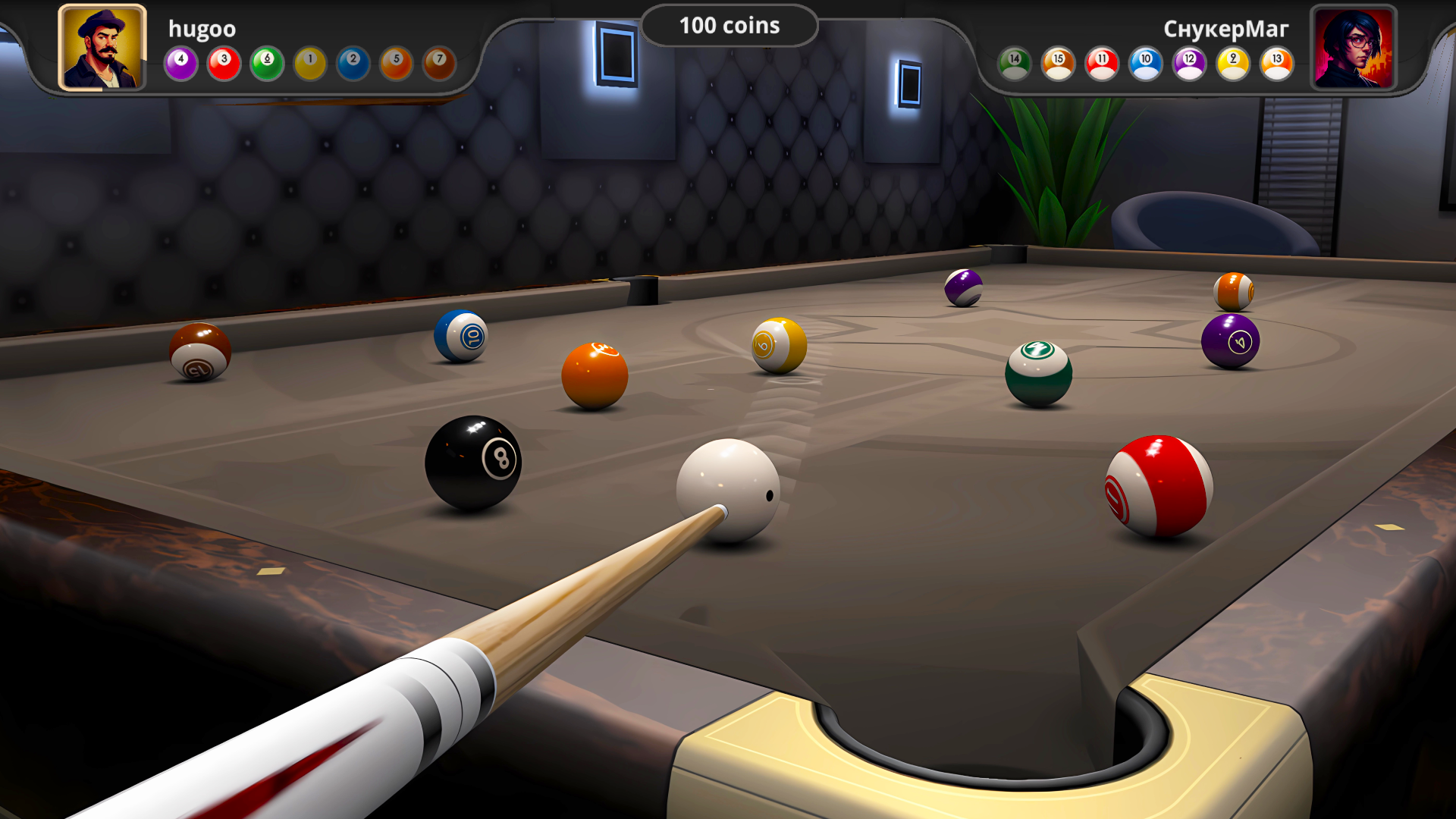Click the green 6 ball indicator next to hugoo
Viewport: 1456px width, 819px height.
pyautogui.click(x=267, y=64)
